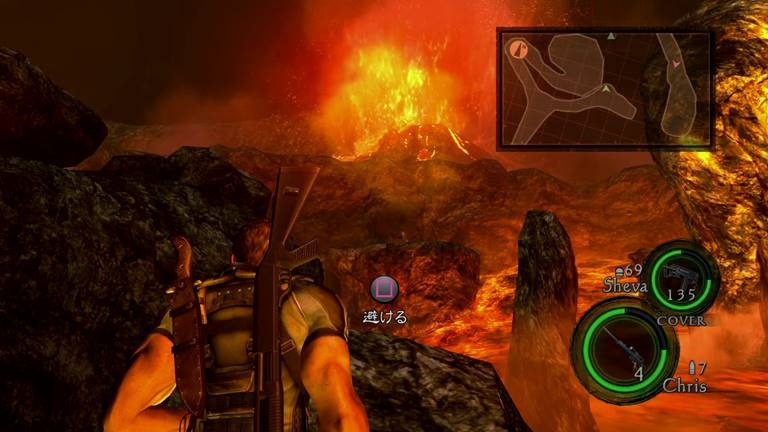Select Sheva's machine gun weapon gauge
The image size is (768, 432).
pos(681,279)
